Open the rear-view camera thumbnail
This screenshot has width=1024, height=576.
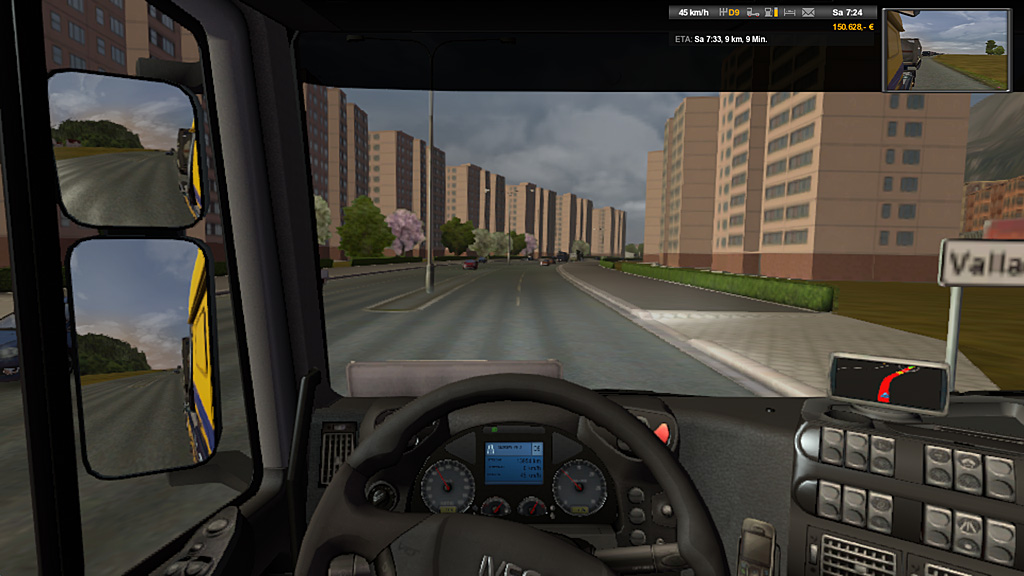(946, 50)
